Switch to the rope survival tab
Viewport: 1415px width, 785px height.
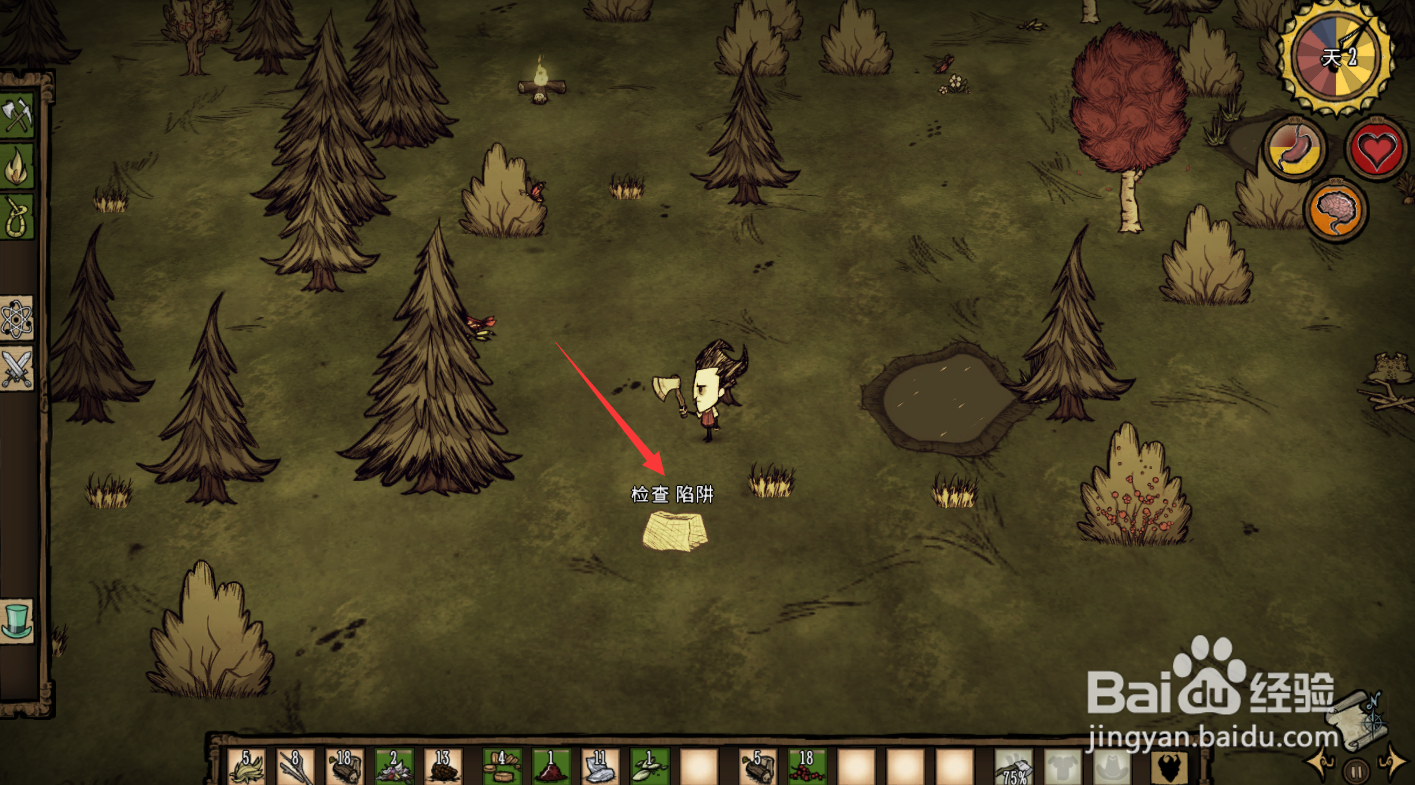click(x=17, y=215)
